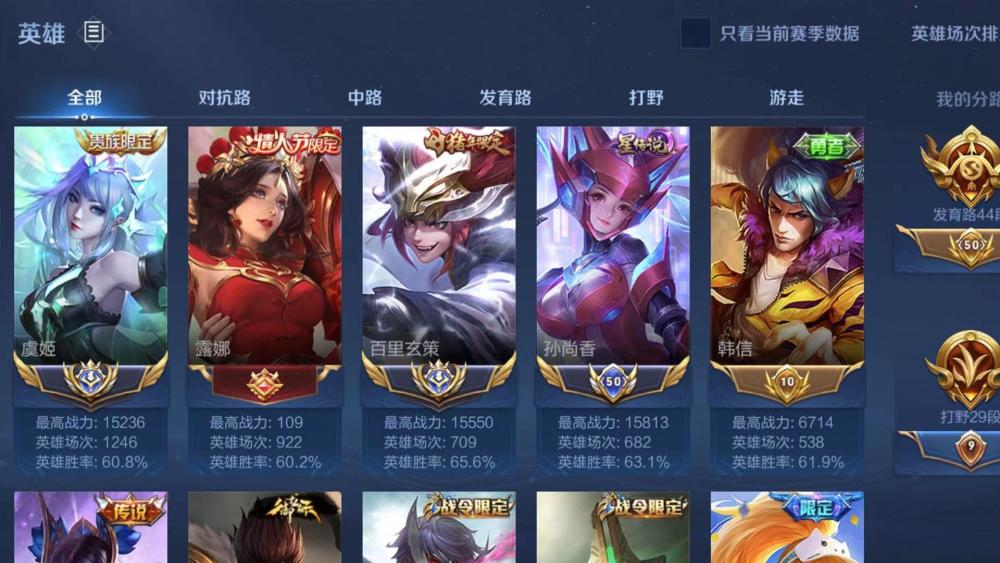The height and width of the screenshot is (563, 1000).
Task: Switch to the 全部 tab
Action: click(85, 98)
